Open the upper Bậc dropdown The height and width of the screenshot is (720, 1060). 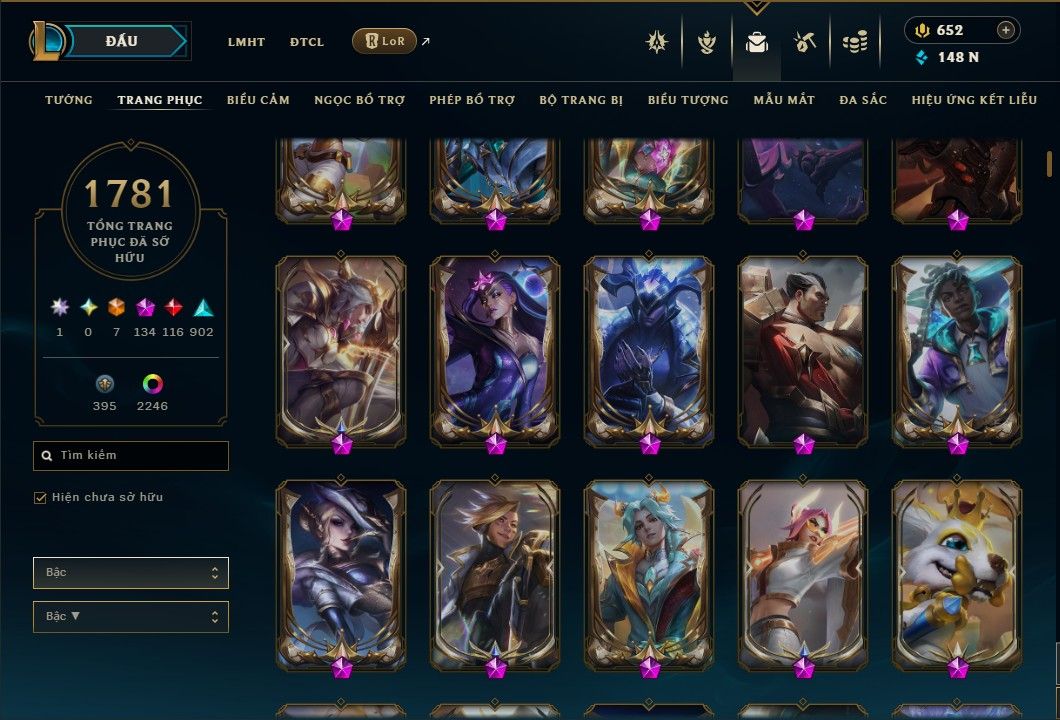[131, 573]
